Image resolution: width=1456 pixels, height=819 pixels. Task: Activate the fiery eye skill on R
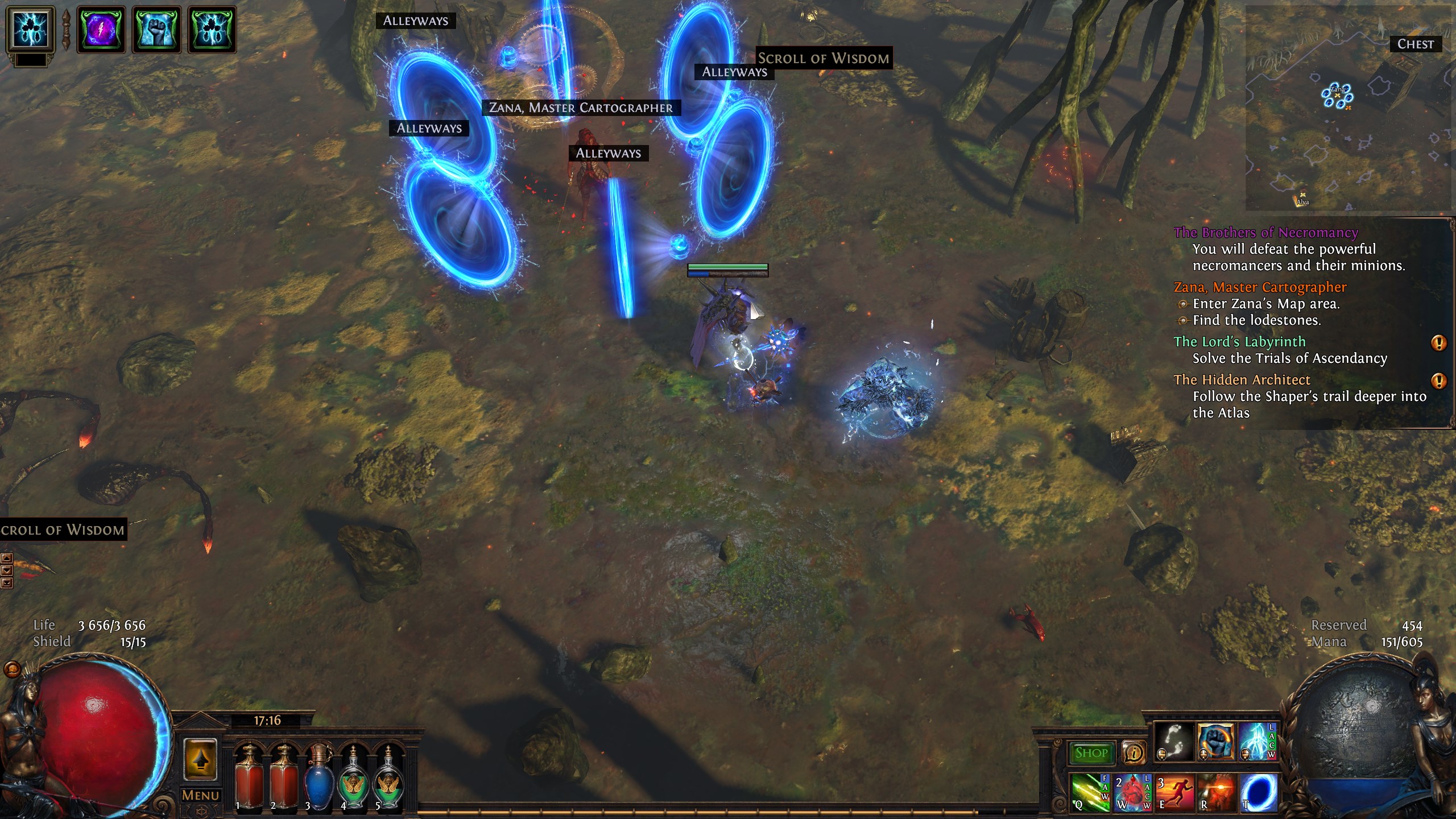(x=1217, y=792)
